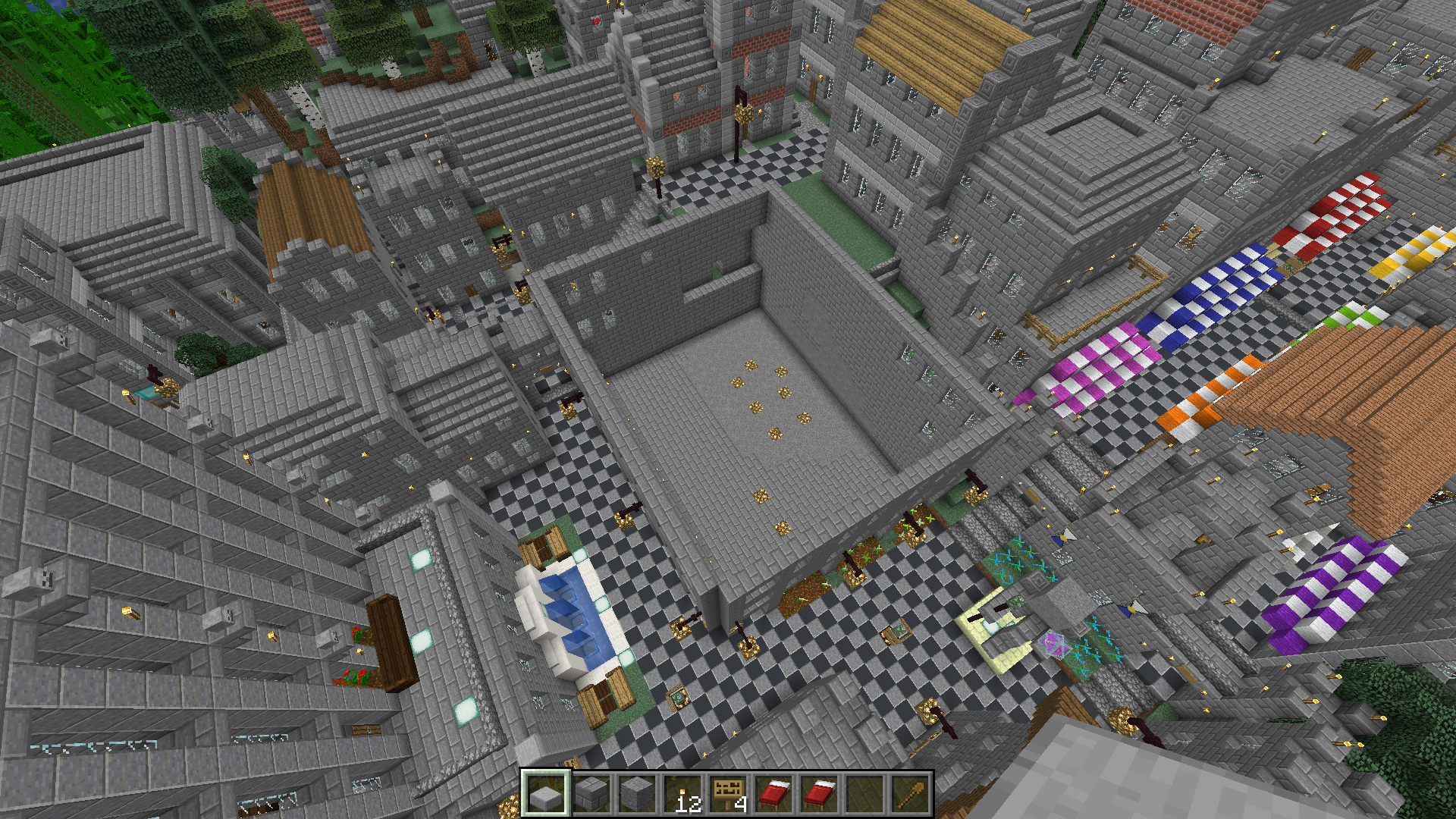Choose the stone bricks block slot
Screen dimensions: 1456x819
click(591, 794)
